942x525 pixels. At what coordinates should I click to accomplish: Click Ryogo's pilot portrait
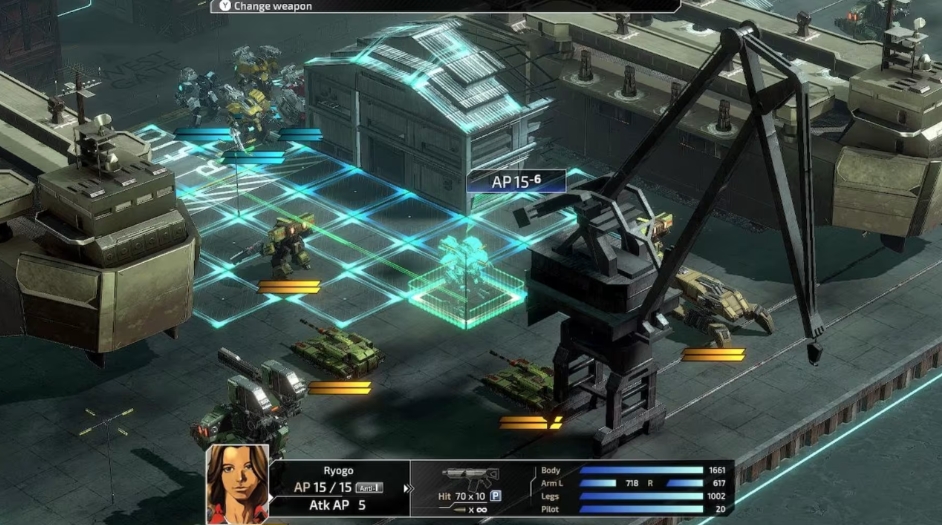click(x=237, y=485)
